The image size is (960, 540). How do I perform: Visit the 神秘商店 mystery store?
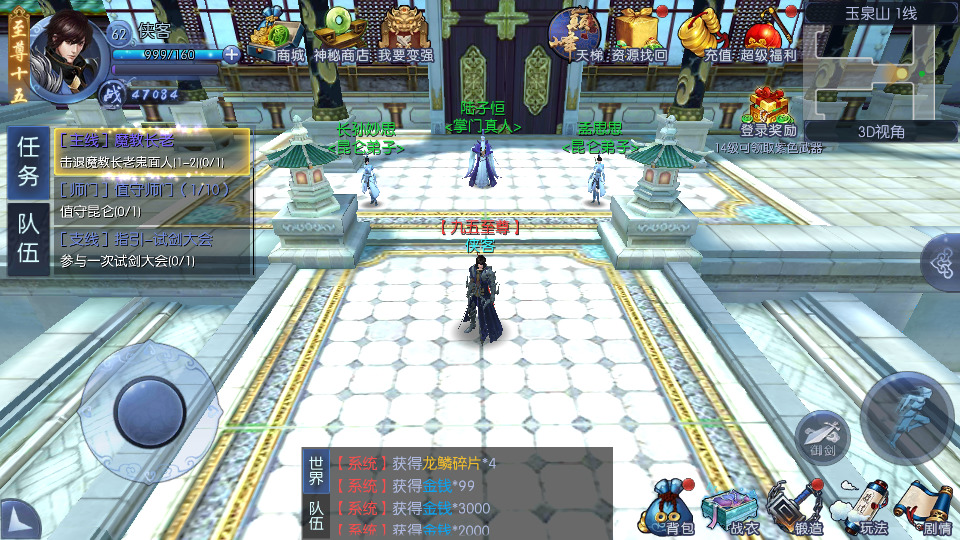tap(341, 38)
